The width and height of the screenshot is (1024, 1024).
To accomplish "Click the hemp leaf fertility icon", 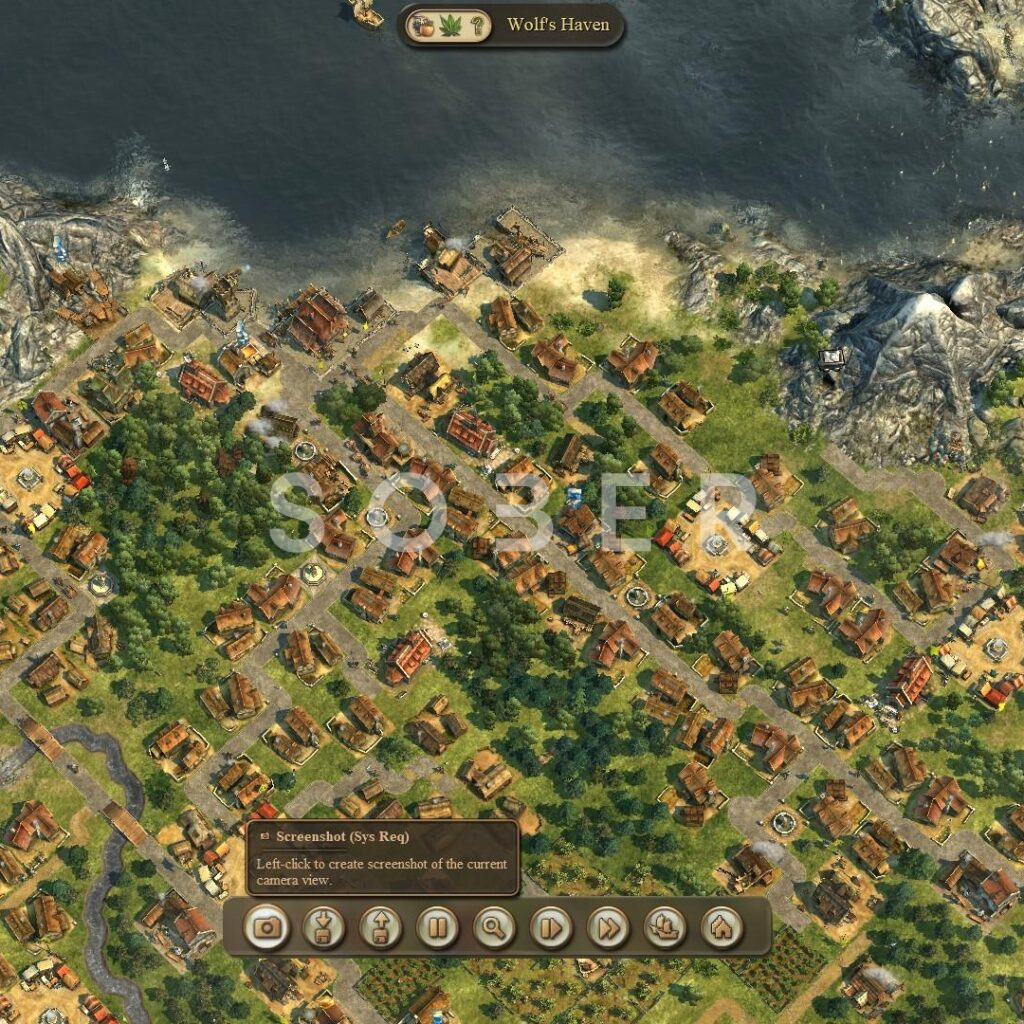I will (x=450, y=26).
